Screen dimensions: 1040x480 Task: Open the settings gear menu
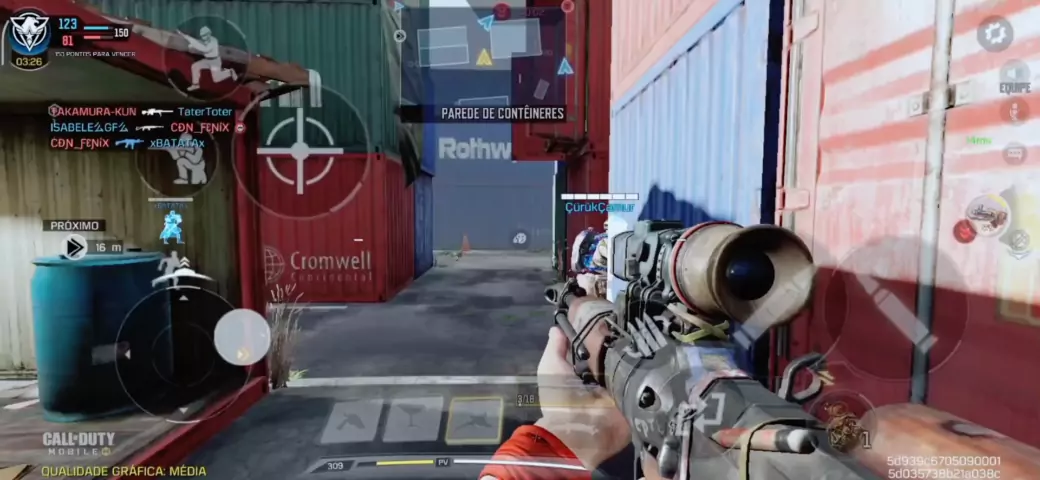click(x=994, y=34)
